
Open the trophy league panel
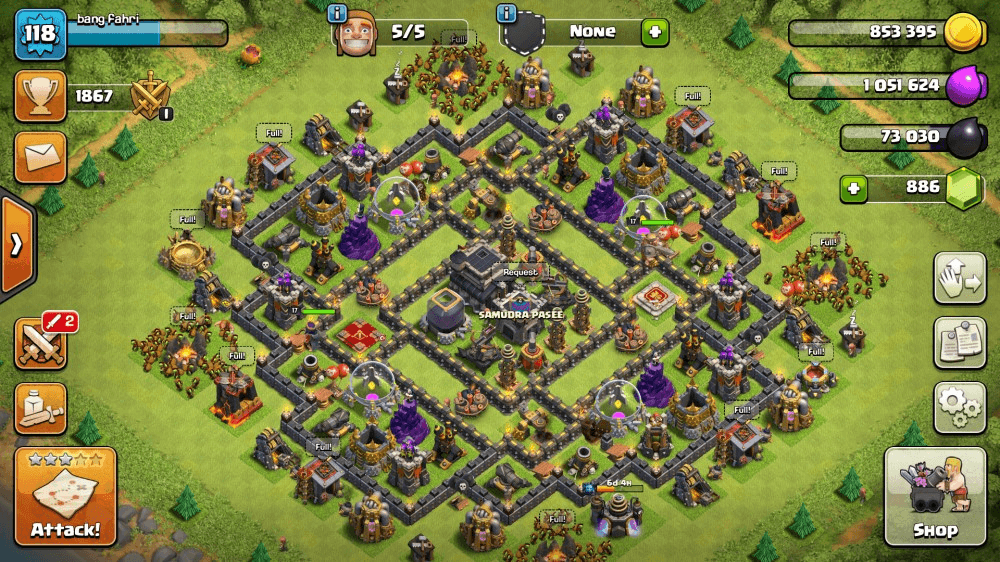click(x=40, y=96)
